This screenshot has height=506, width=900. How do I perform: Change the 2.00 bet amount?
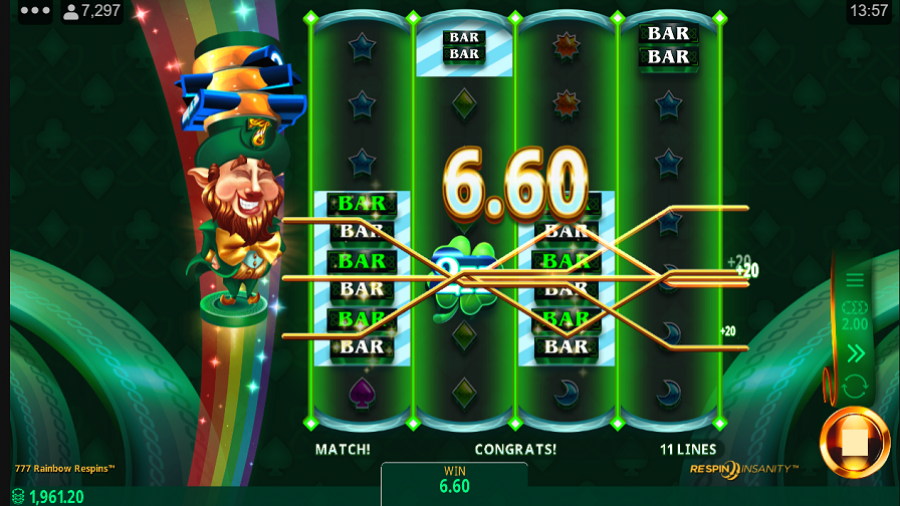(x=855, y=317)
